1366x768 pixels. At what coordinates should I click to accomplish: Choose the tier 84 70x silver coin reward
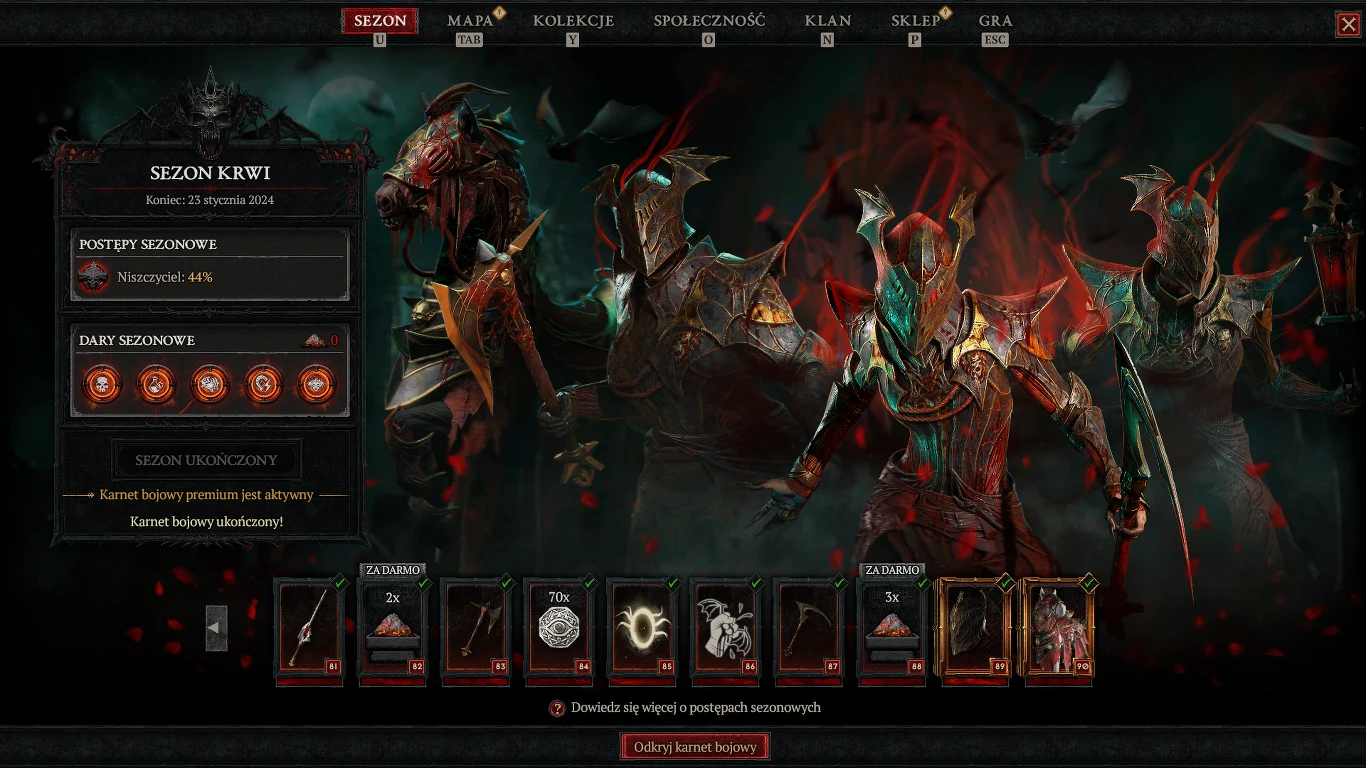(559, 629)
